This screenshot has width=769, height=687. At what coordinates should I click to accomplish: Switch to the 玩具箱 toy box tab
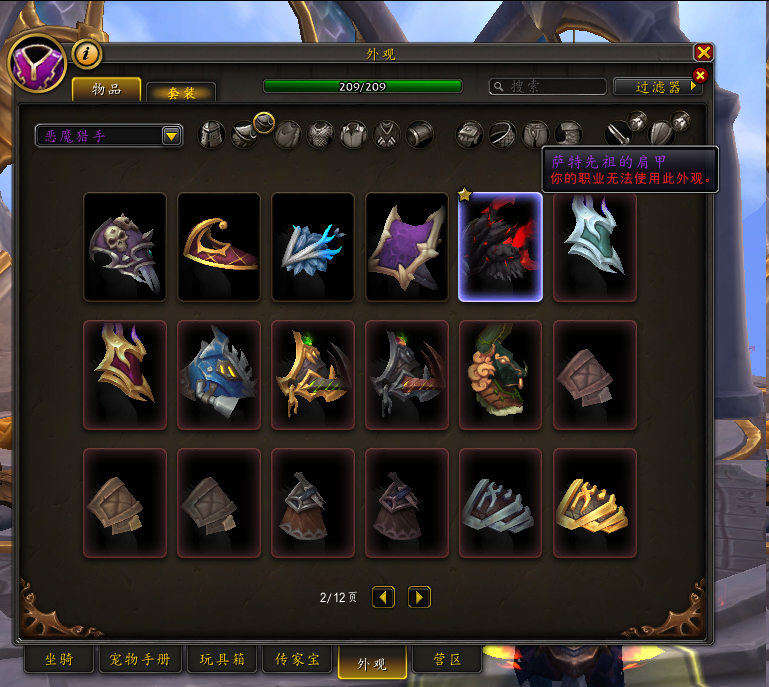click(x=222, y=660)
